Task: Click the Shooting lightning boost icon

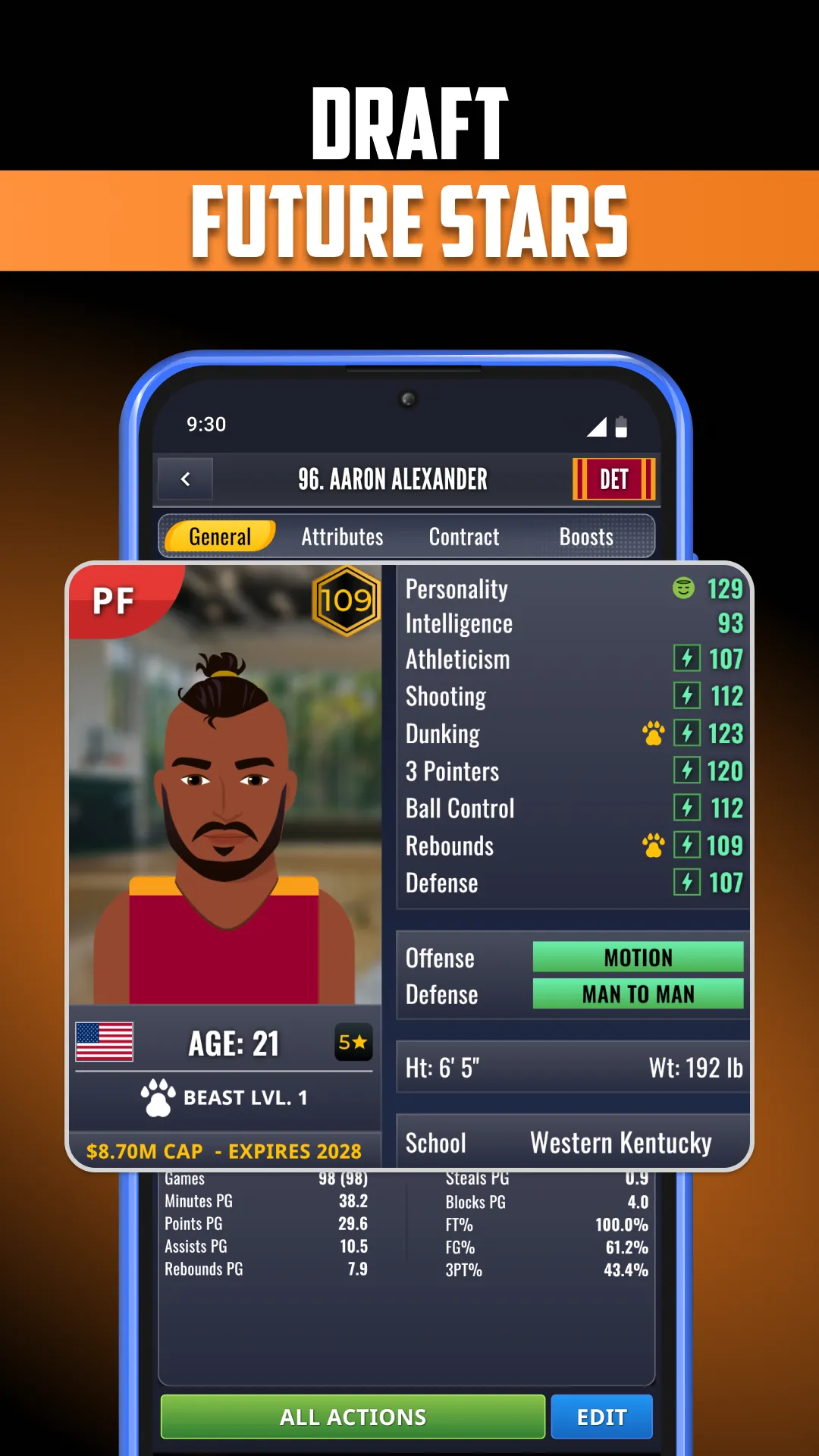Action: click(x=686, y=695)
